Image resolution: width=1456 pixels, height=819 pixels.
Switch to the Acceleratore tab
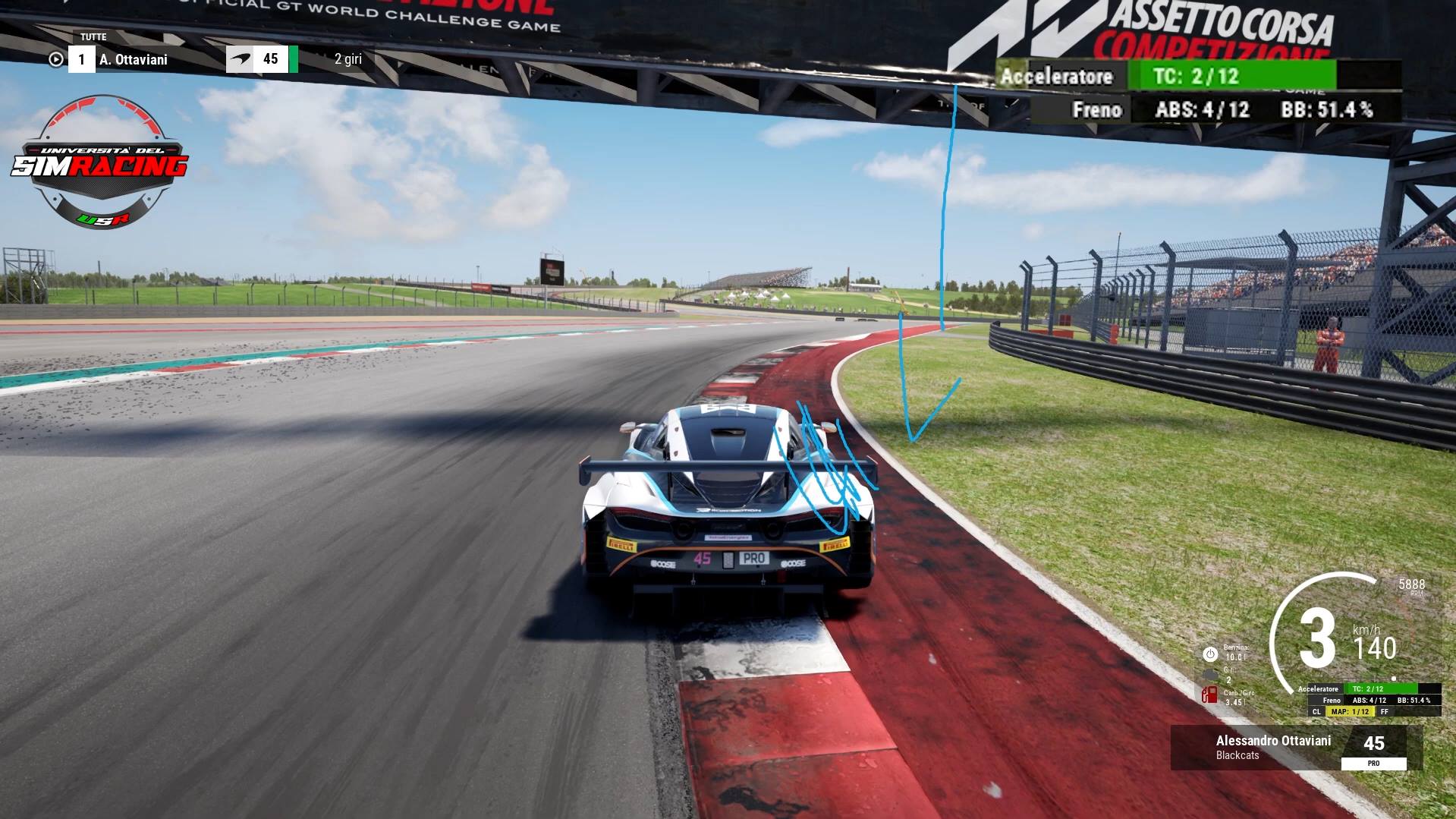pos(1057,76)
